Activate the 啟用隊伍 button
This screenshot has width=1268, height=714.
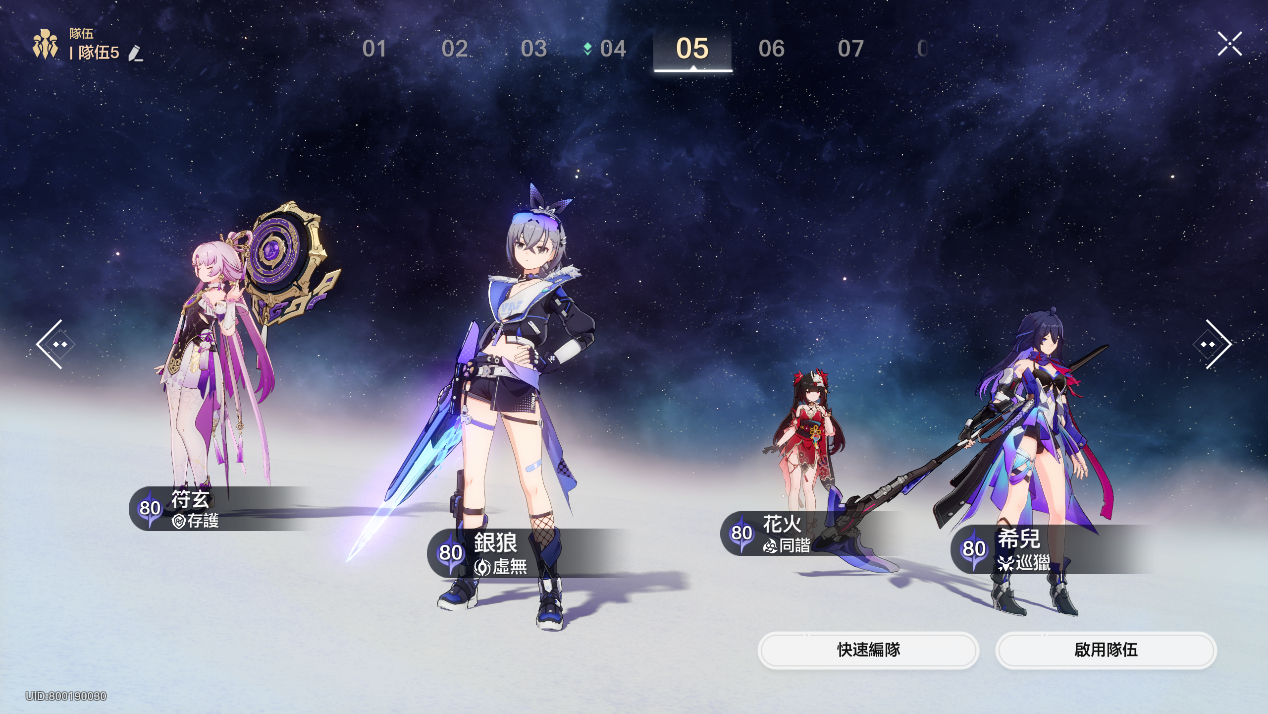tap(1105, 650)
